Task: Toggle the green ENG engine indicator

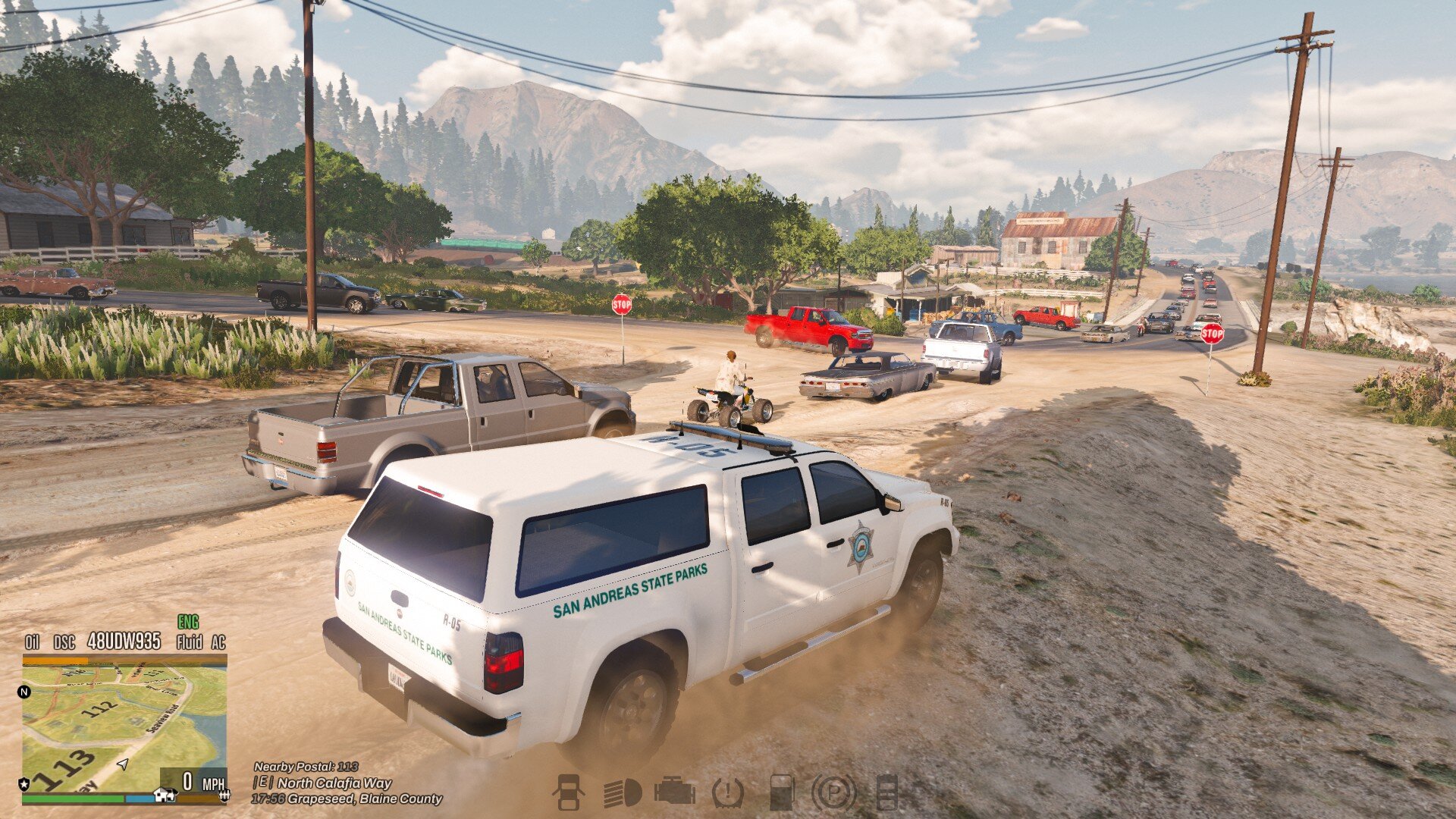Action: 188,623
